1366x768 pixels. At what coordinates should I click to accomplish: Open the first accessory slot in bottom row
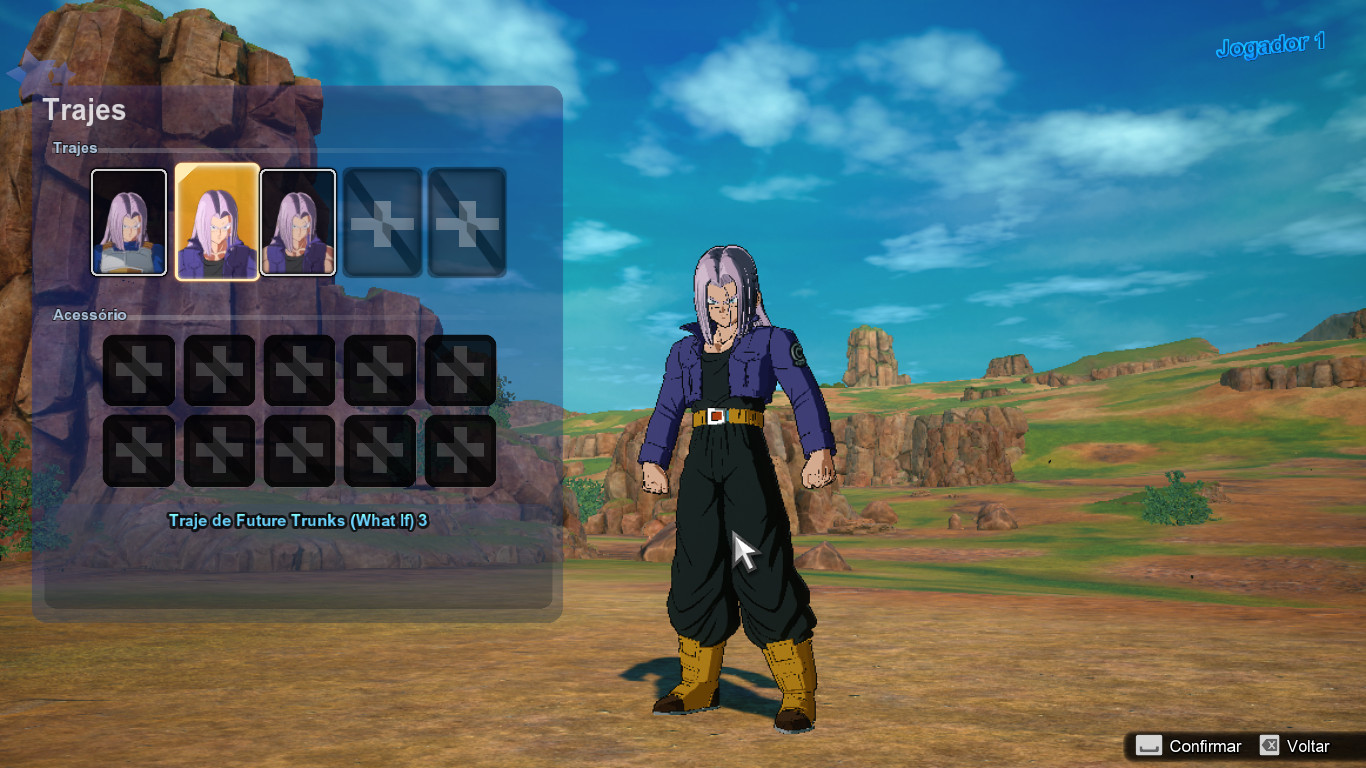(x=138, y=450)
